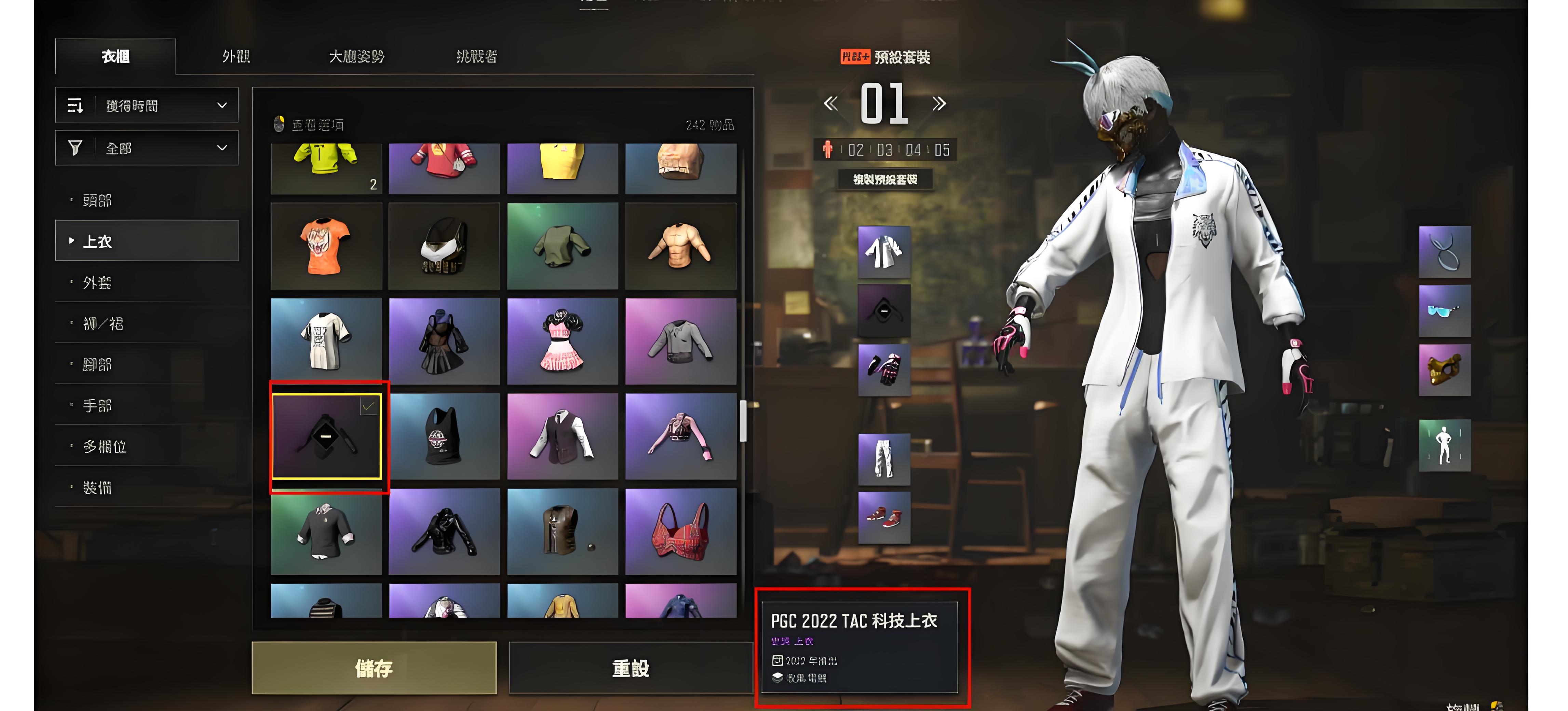Screen dimensions: 1568x711
Task: Pick the pink and black dress top
Action: (x=563, y=341)
